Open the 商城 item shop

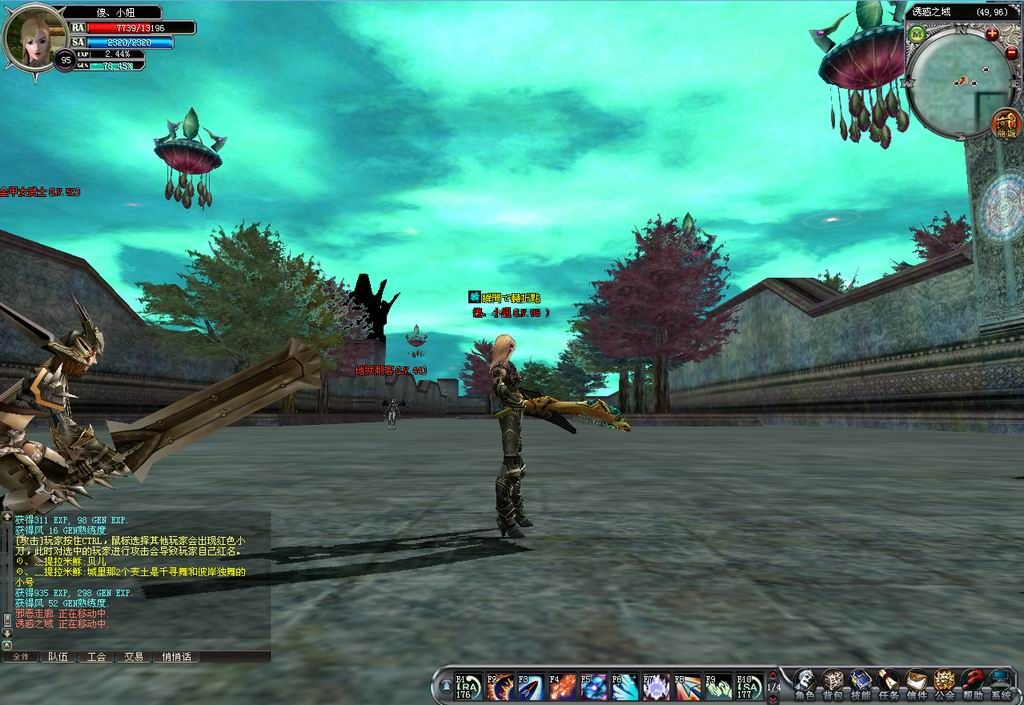tap(1006, 124)
